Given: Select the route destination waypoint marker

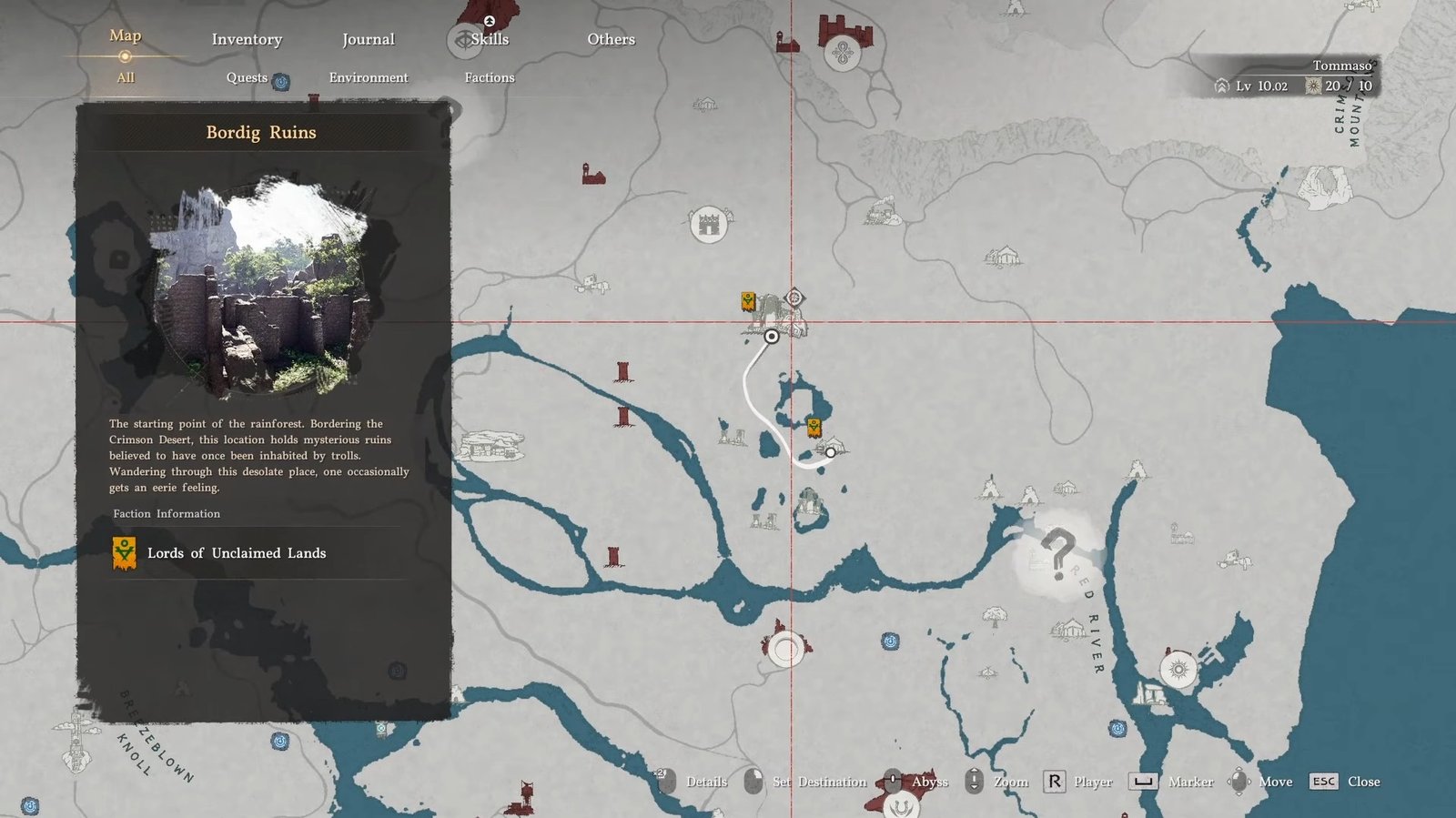Looking at the screenshot, I should tap(830, 452).
